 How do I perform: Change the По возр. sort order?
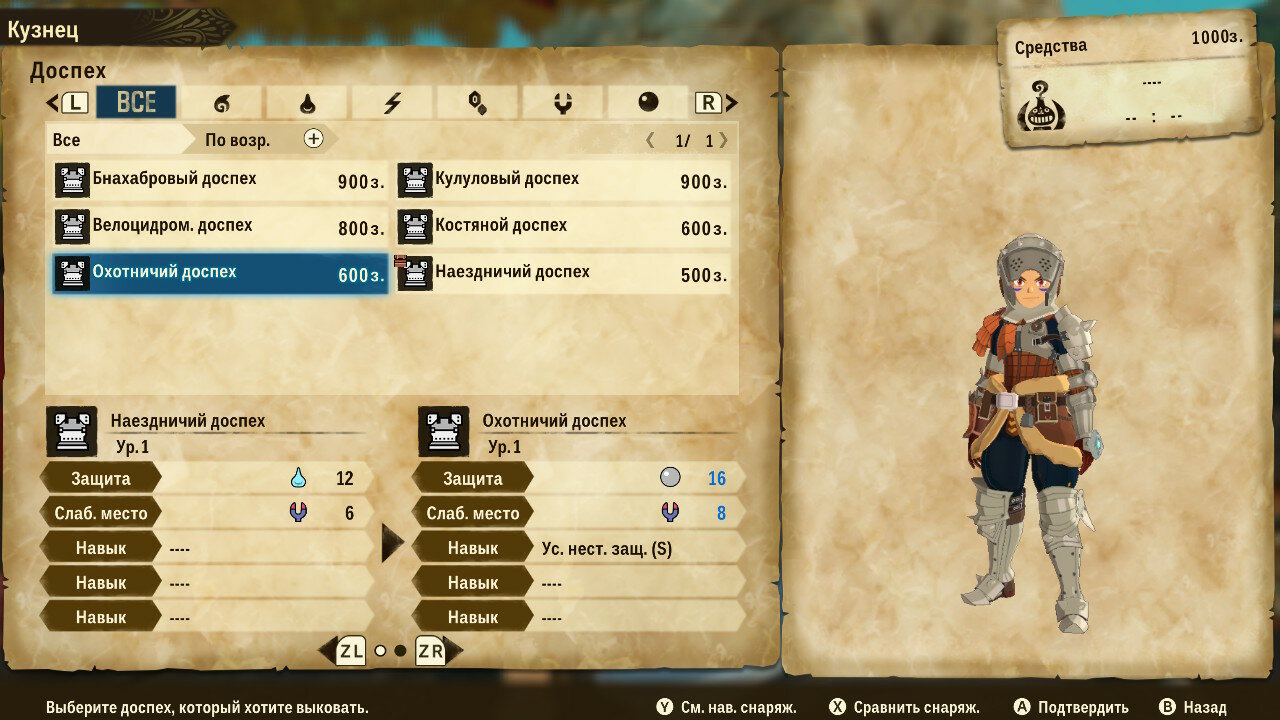[262, 139]
